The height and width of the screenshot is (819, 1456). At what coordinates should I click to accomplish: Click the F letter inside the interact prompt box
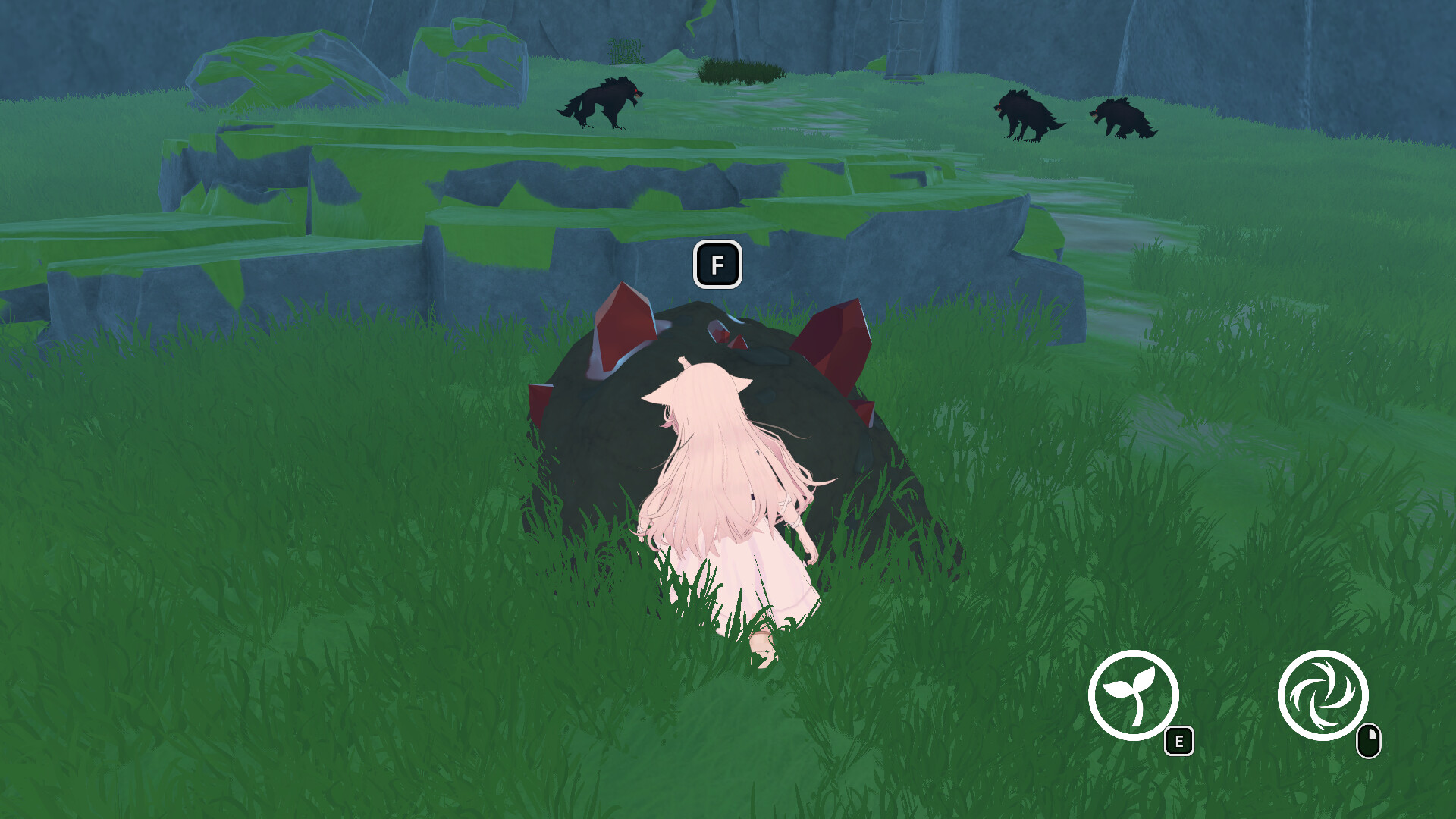click(717, 266)
